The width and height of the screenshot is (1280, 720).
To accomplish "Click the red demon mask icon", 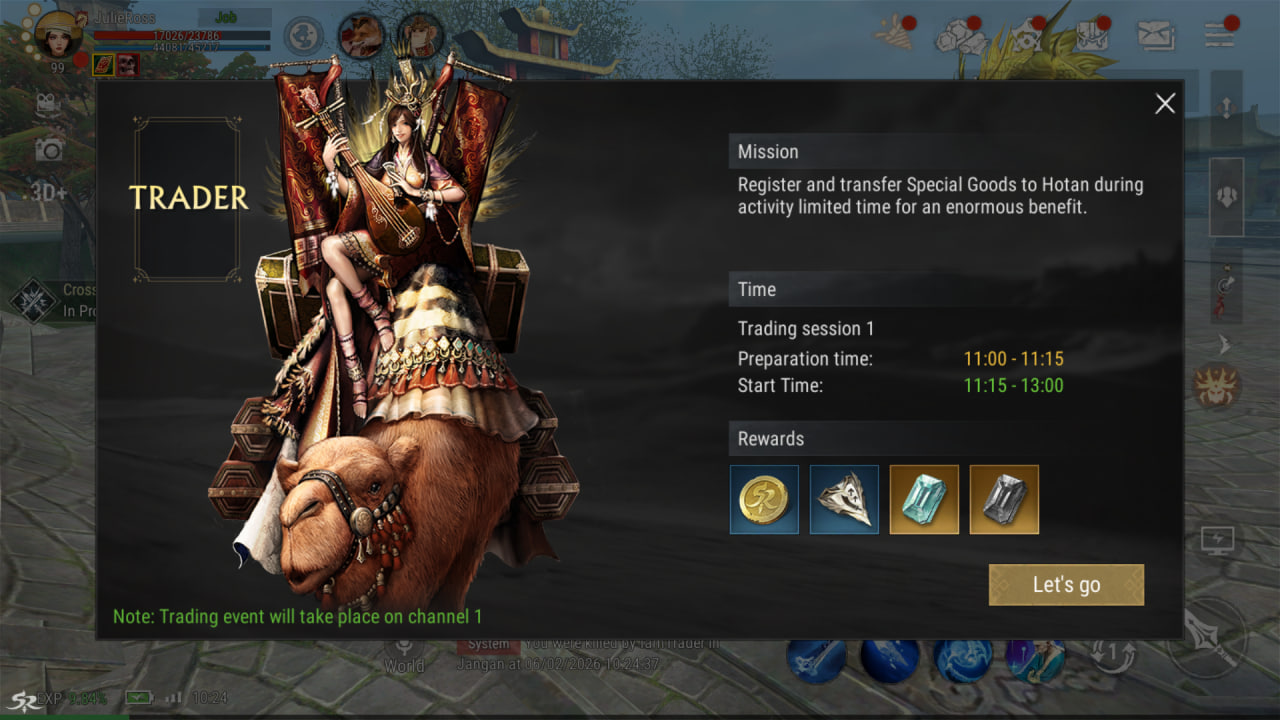I will tap(1217, 386).
